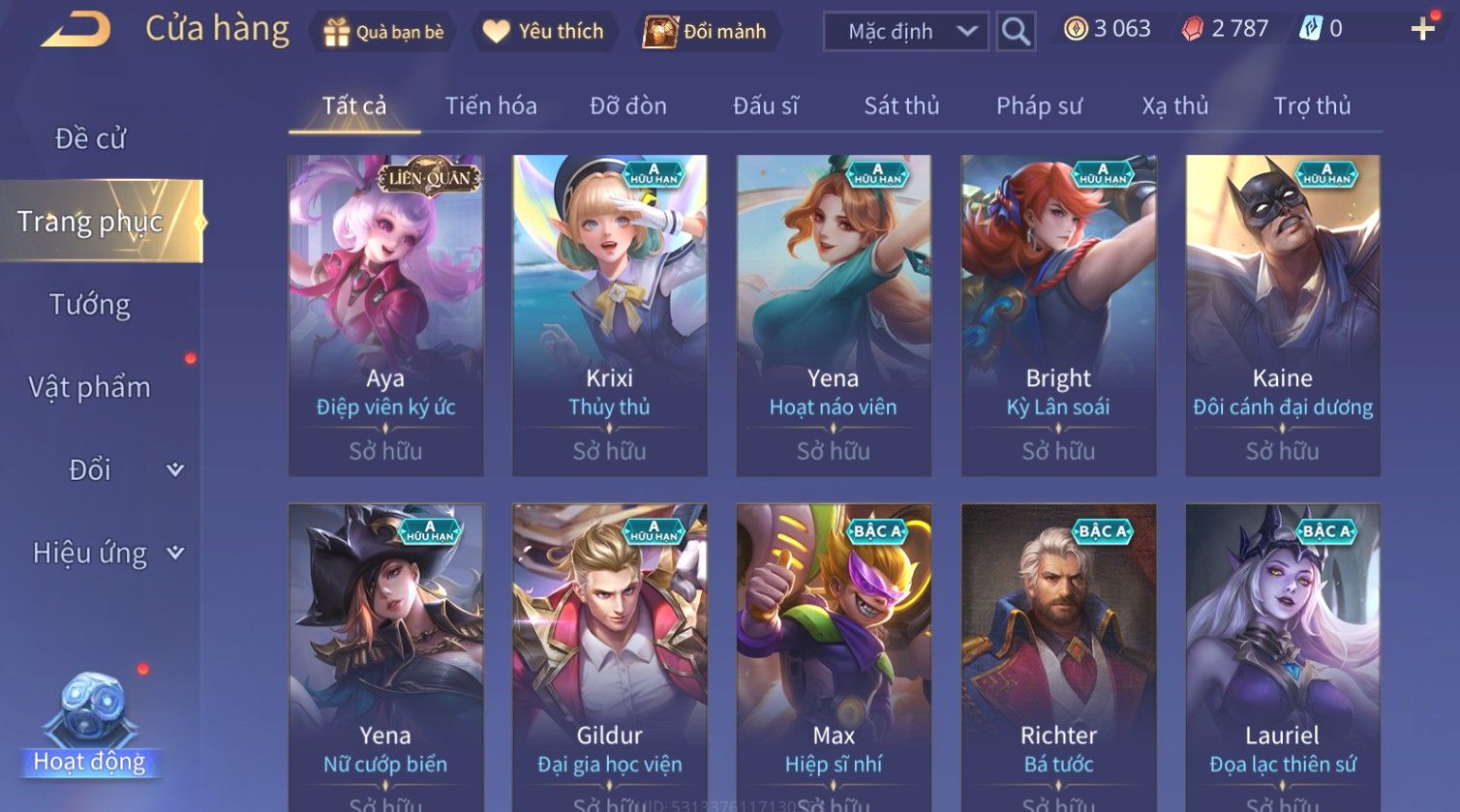The height and width of the screenshot is (812, 1460).
Task: View the Richter Bá tước skin card
Action: 1058,658
